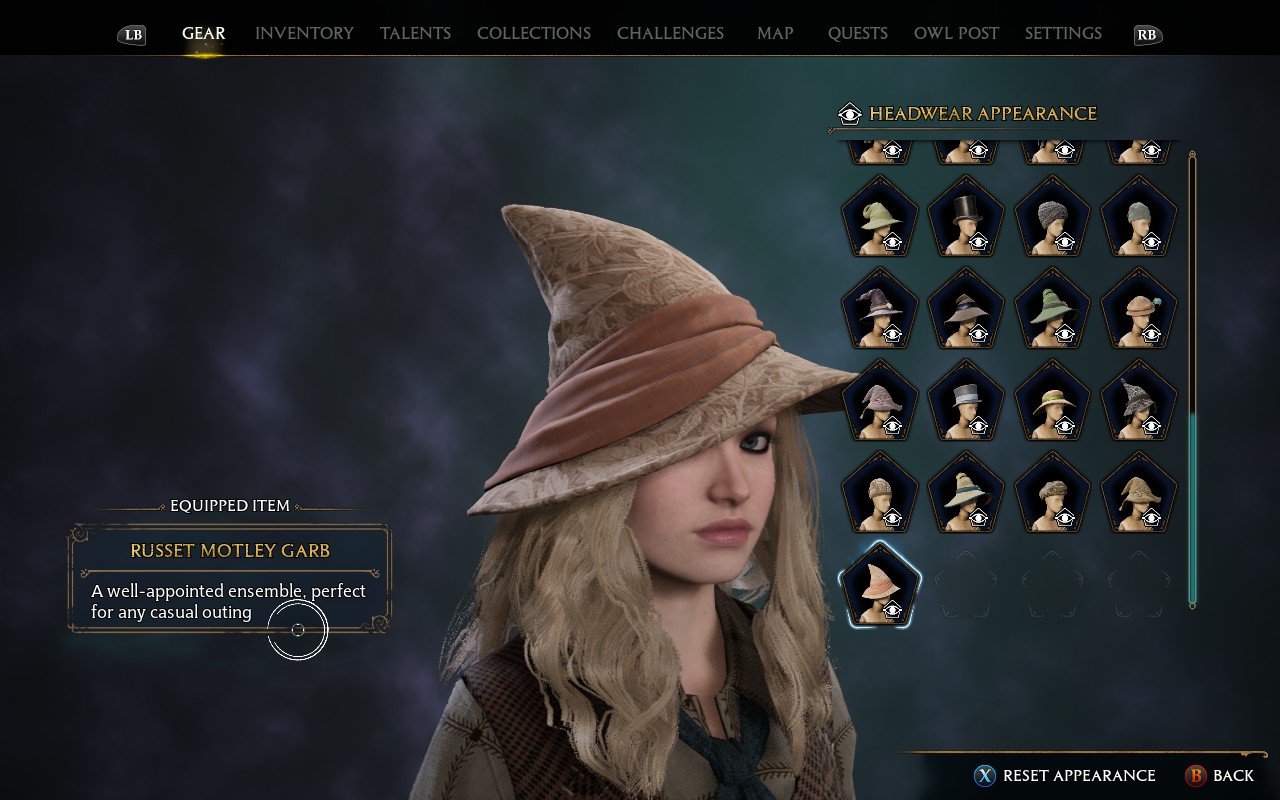Open the Owl Post tab

click(956, 33)
